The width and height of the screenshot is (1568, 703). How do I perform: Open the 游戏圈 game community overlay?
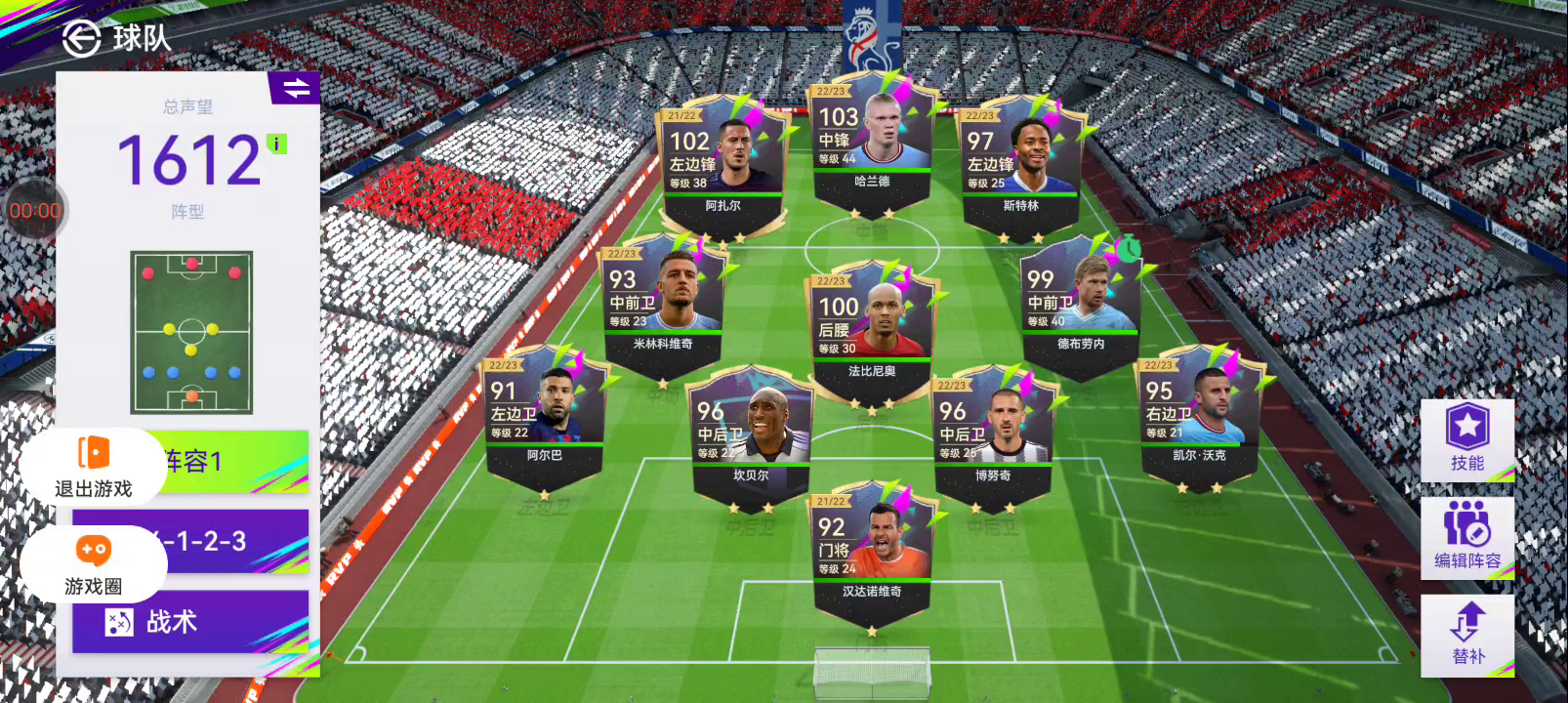(93, 564)
